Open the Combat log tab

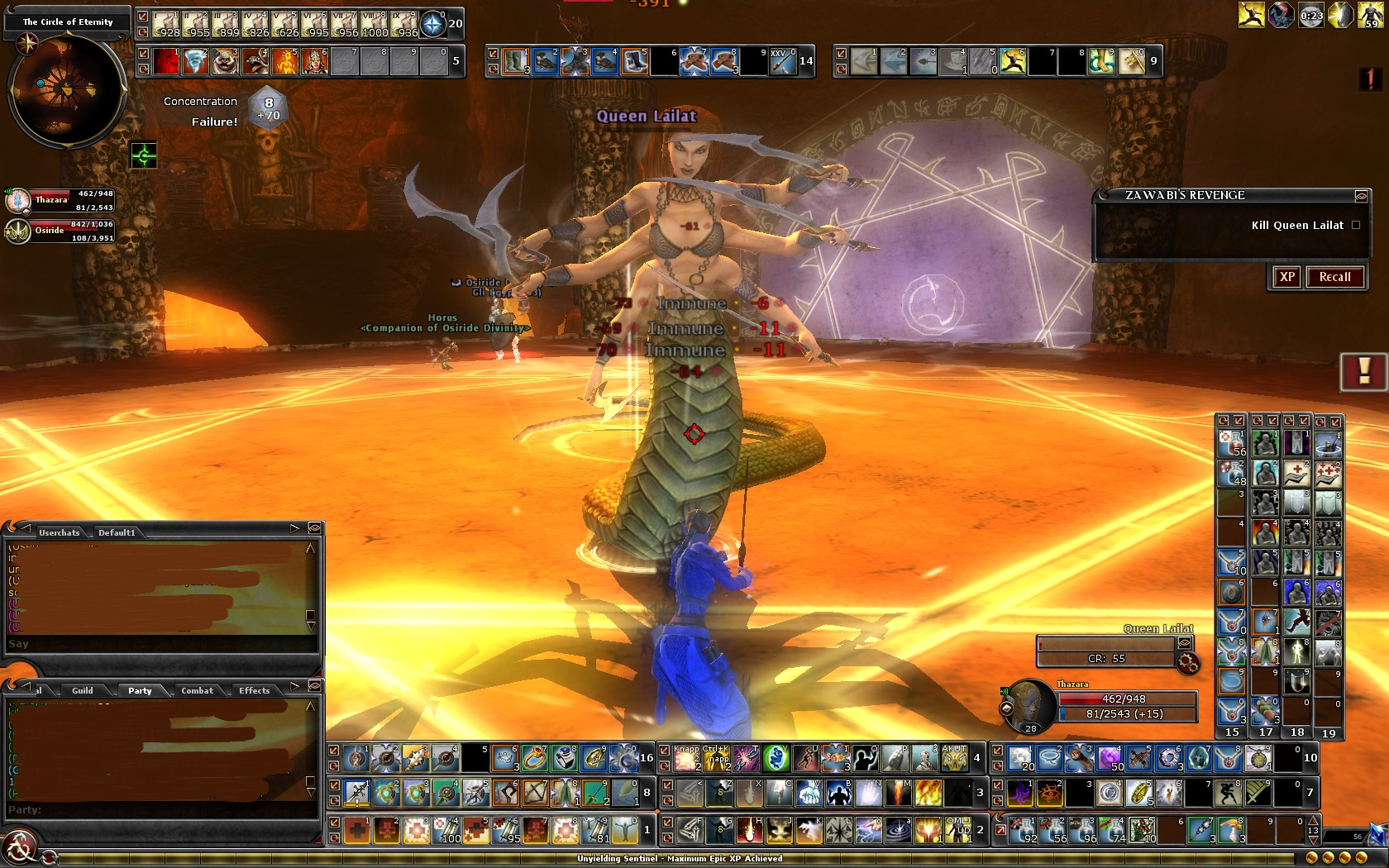click(x=197, y=690)
